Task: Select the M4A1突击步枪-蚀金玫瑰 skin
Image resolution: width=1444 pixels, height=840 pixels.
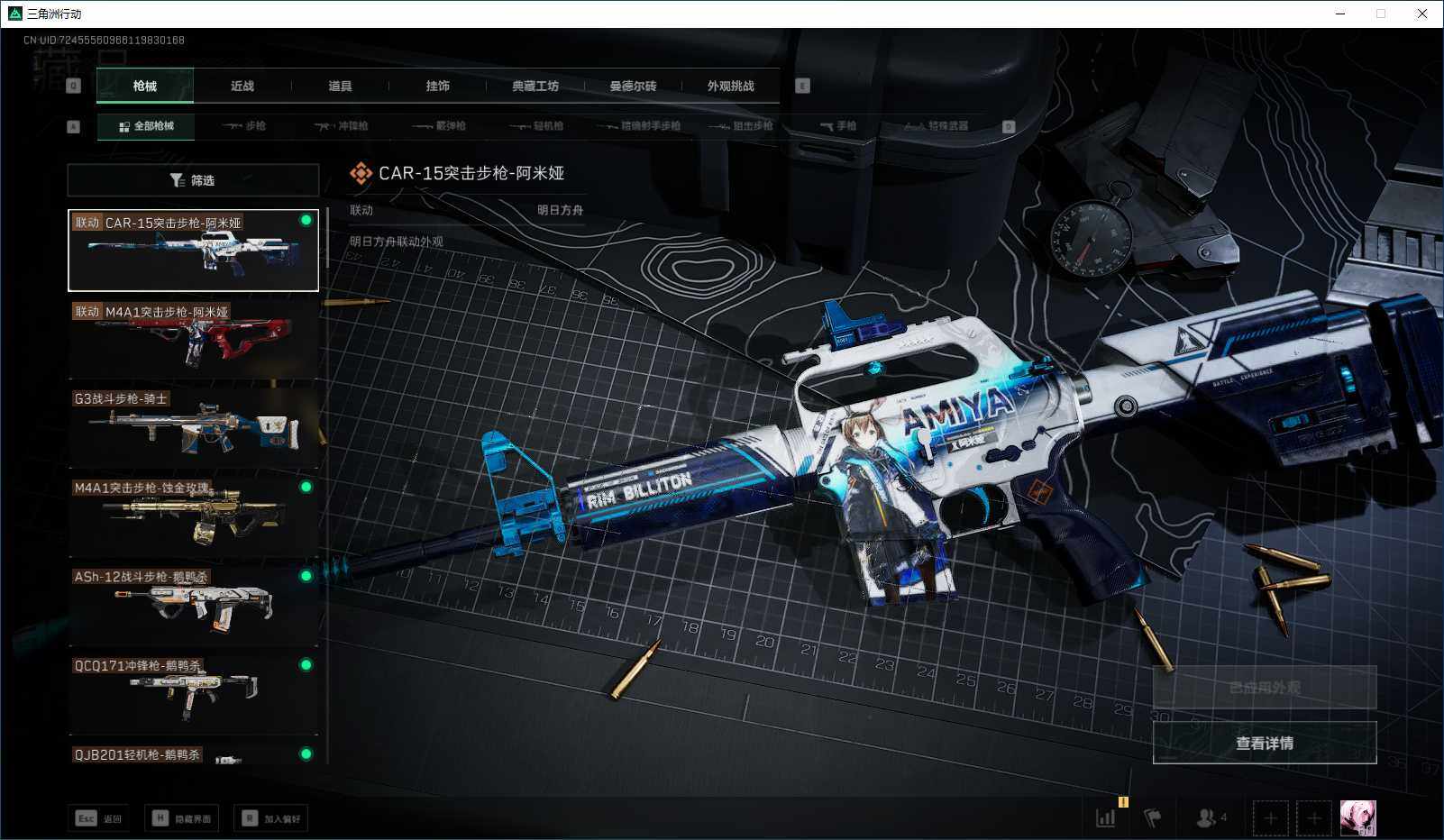Action: [x=193, y=516]
